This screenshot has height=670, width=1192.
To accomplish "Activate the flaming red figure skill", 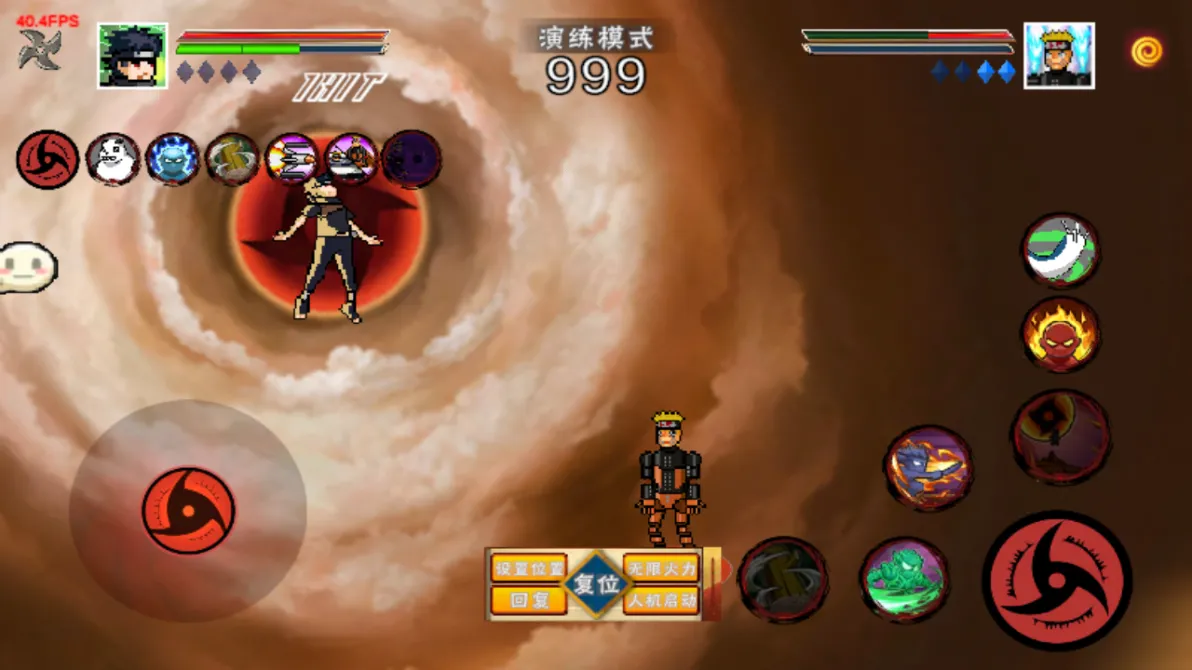I will (x=1060, y=335).
